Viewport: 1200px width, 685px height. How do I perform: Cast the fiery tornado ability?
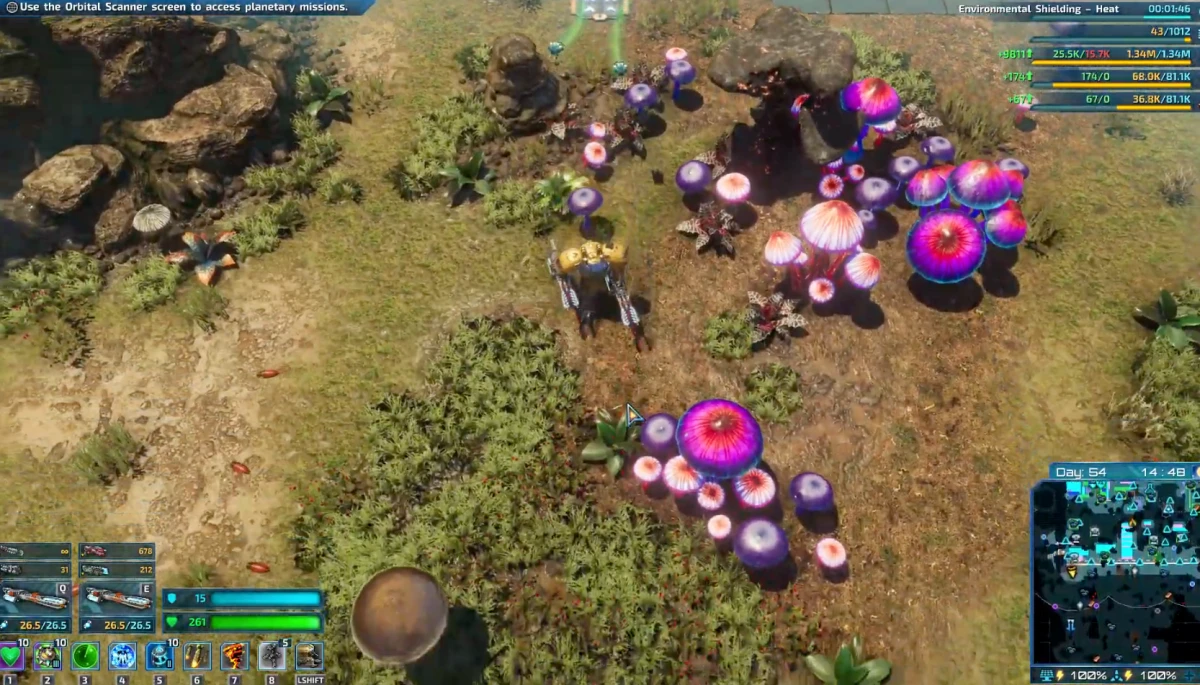(x=234, y=656)
